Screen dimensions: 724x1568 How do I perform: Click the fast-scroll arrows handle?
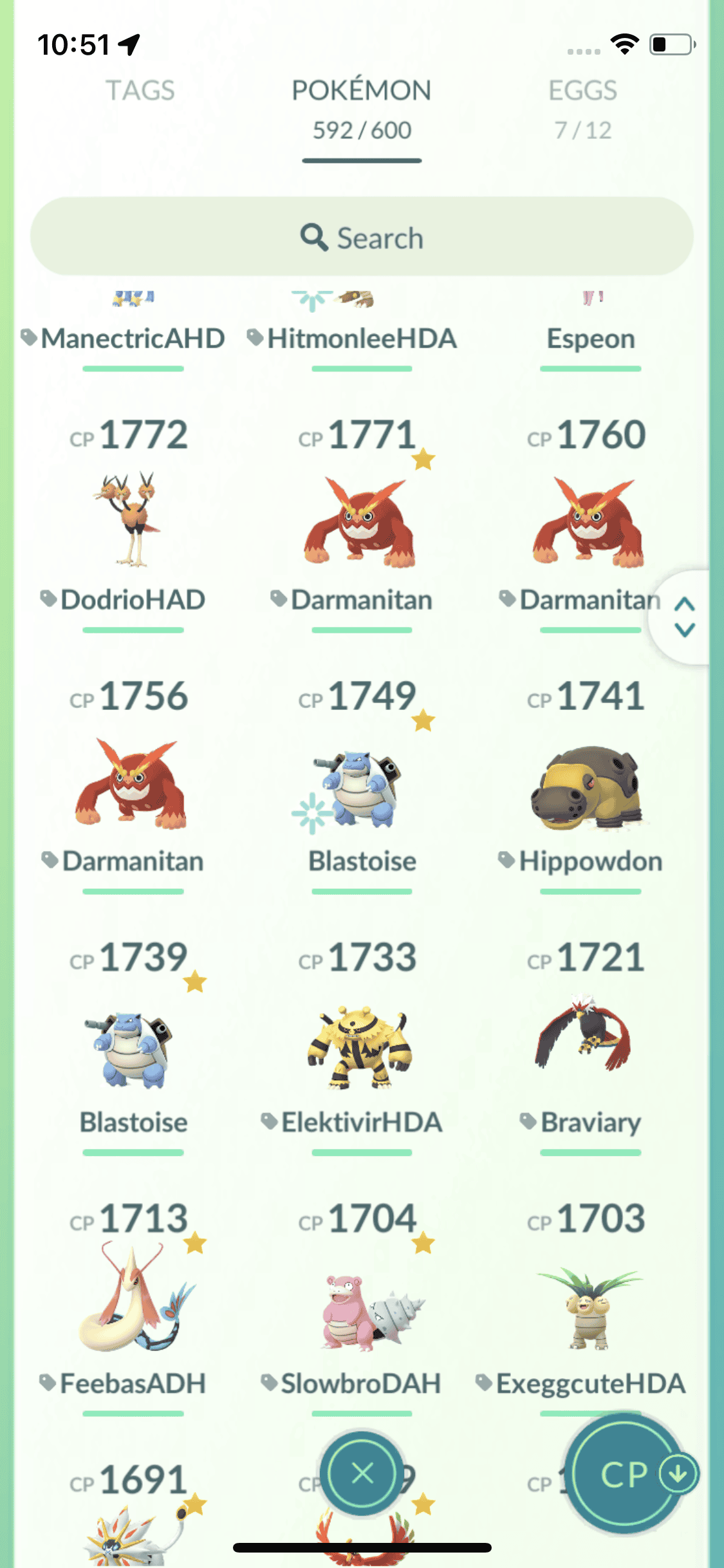(x=684, y=617)
